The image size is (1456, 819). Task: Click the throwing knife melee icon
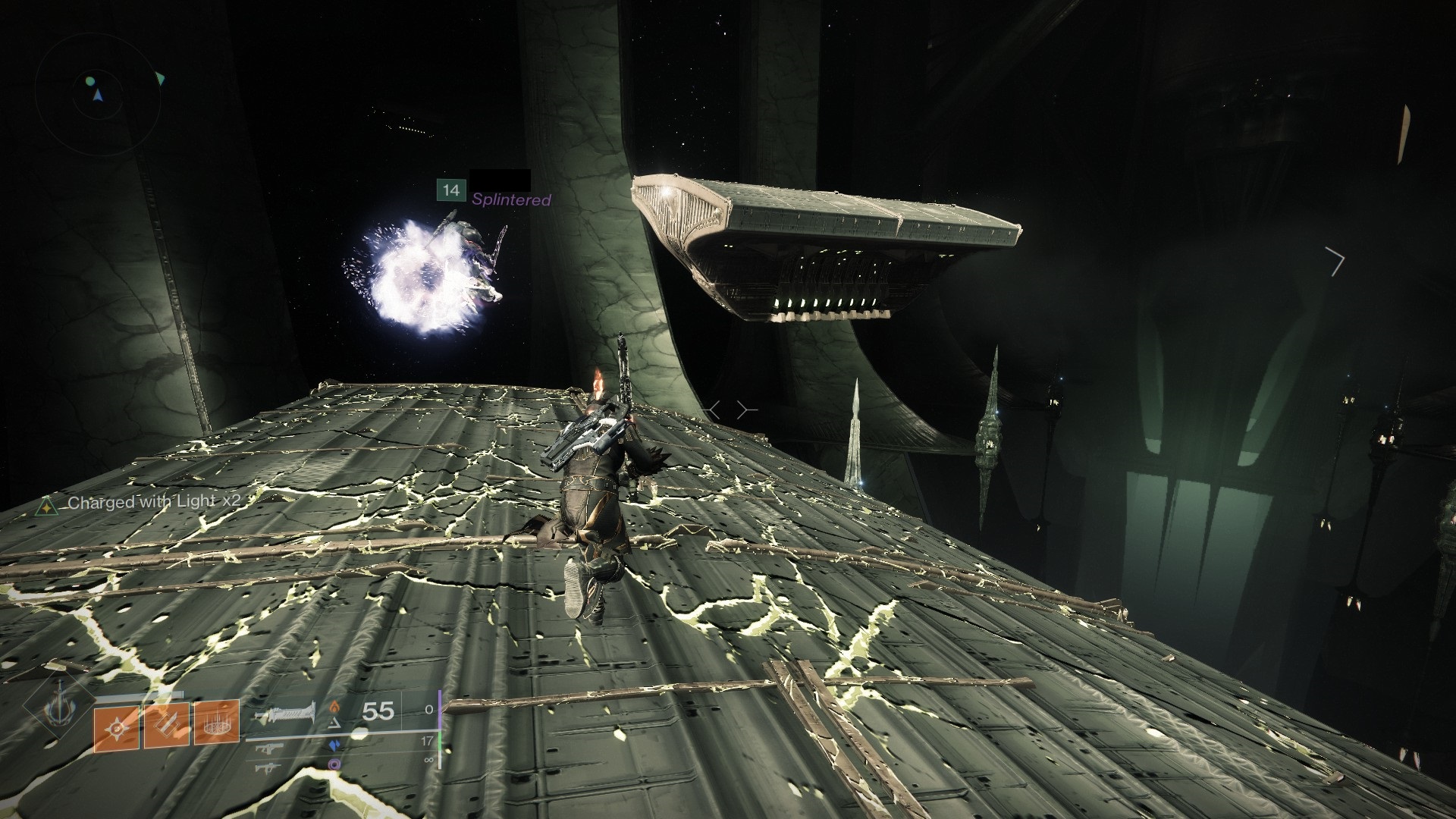click(166, 725)
